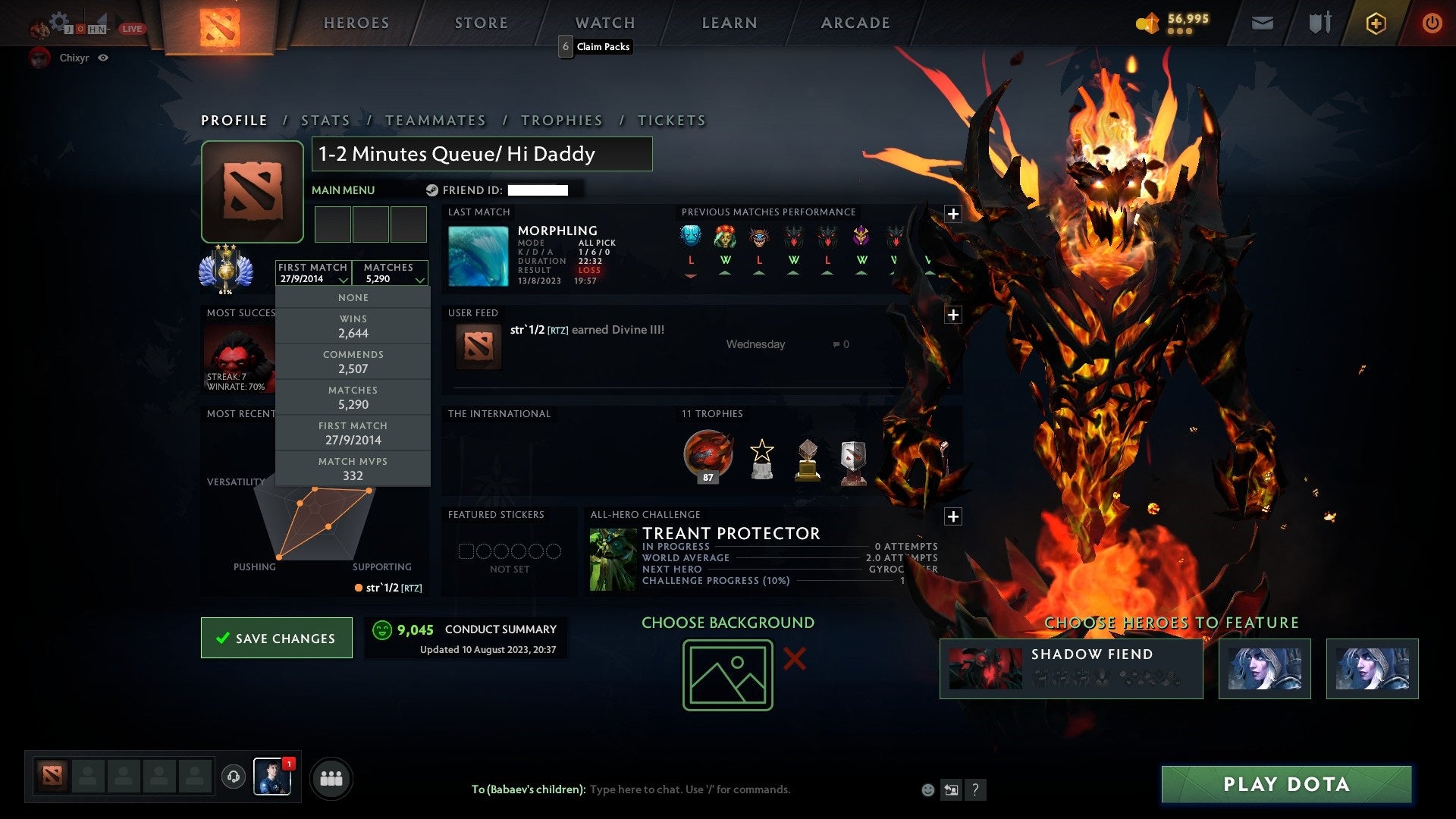Open the MATCHES dropdown chevron
1456x819 pixels.
point(420,279)
